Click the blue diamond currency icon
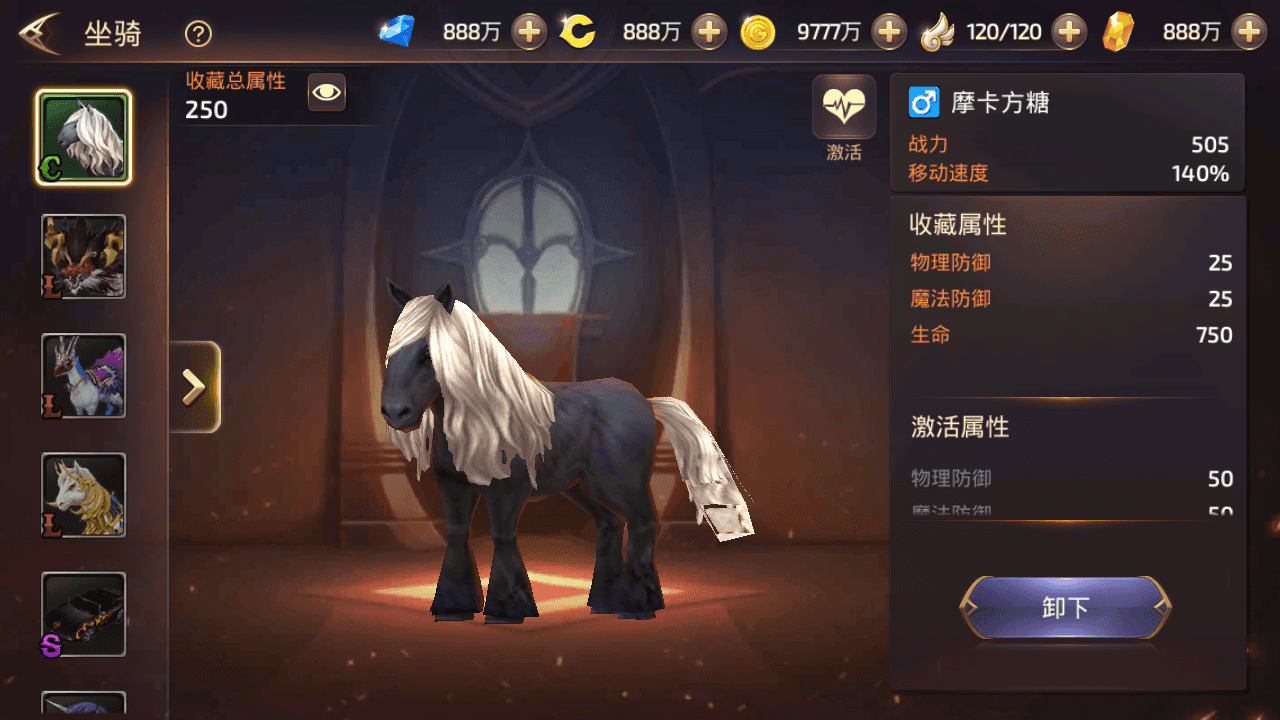Viewport: 1280px width, 720px height. [397, 31]
